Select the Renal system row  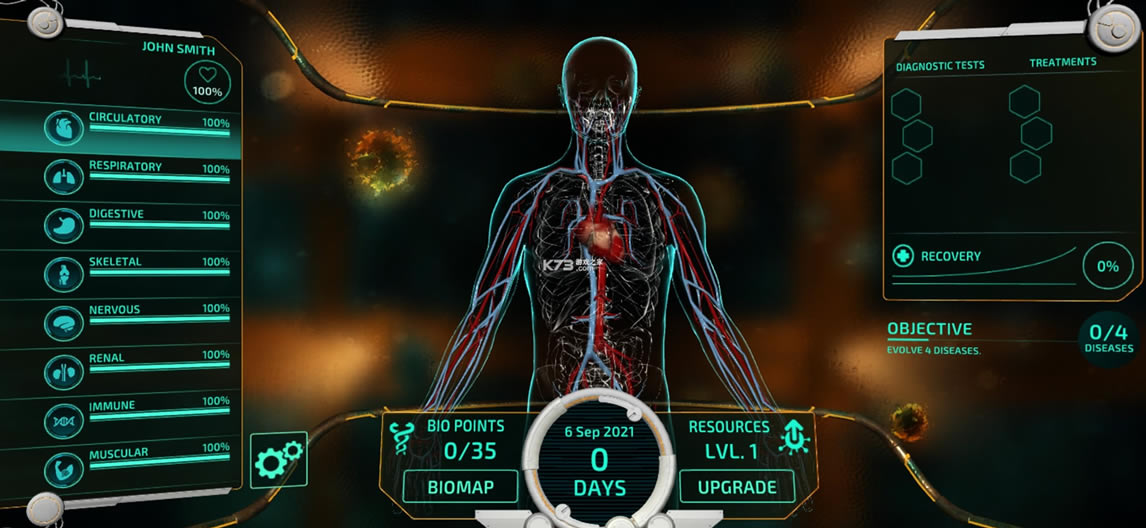click(x=140, y=363)
